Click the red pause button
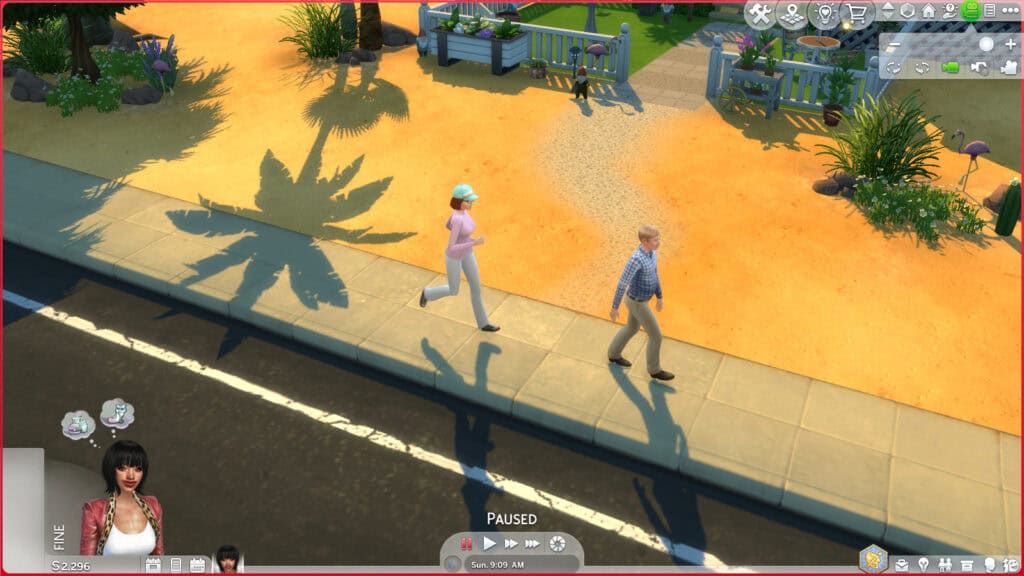Screen dimensions: 1024x576 [x=466, y=543]
